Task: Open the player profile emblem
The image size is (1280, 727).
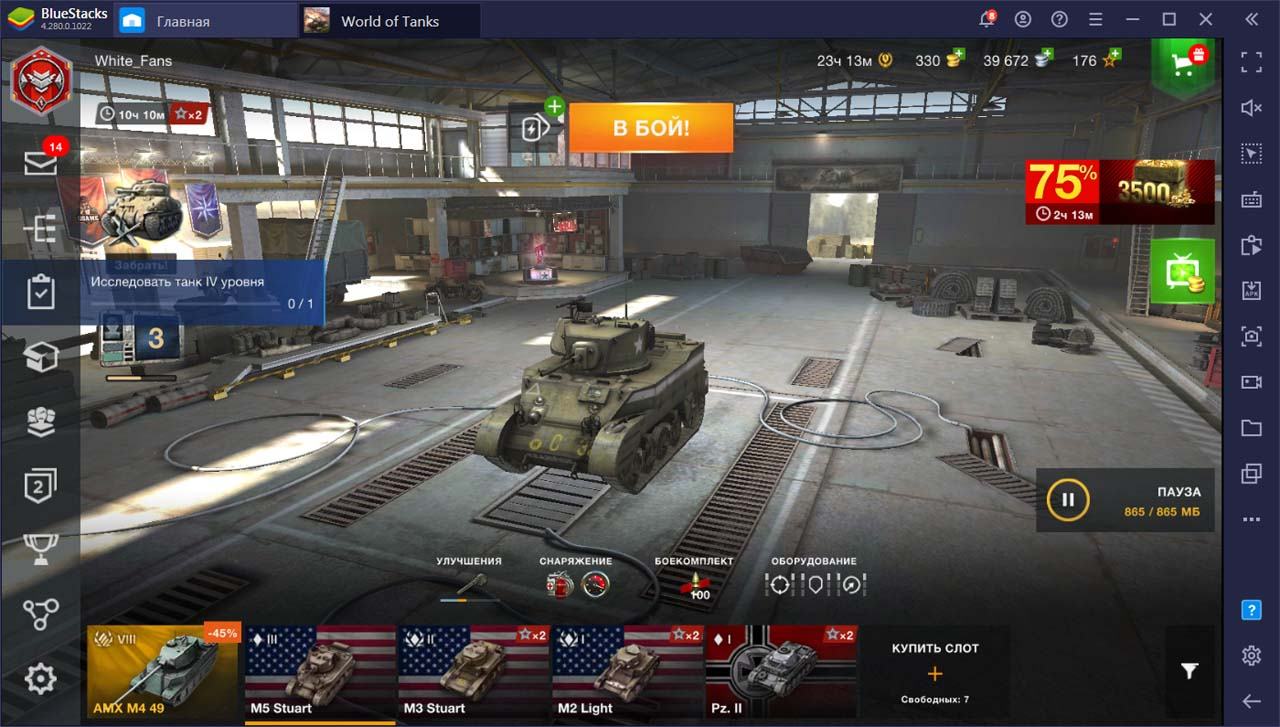Action: point(41,78)
